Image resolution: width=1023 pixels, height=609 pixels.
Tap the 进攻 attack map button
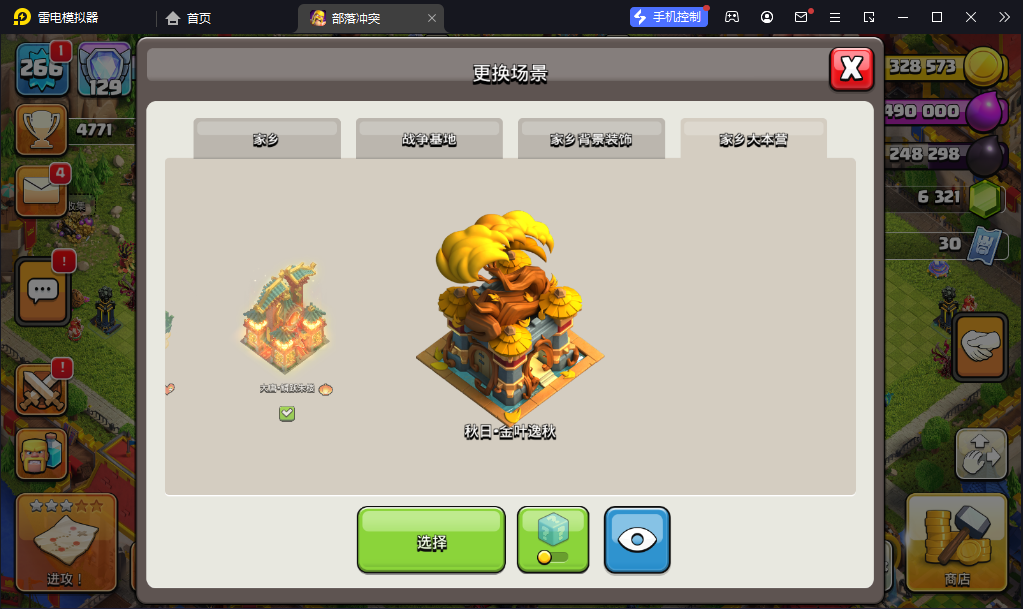(66, 542)
